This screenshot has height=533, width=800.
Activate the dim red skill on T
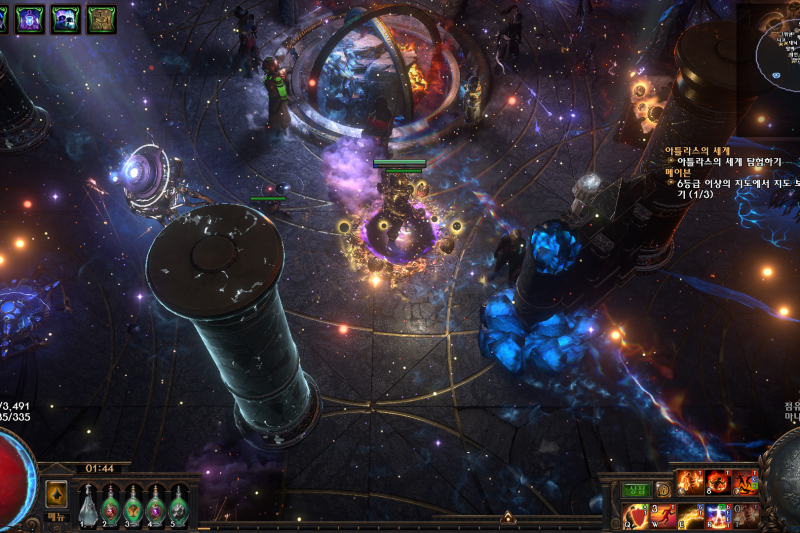coord(746,517)
